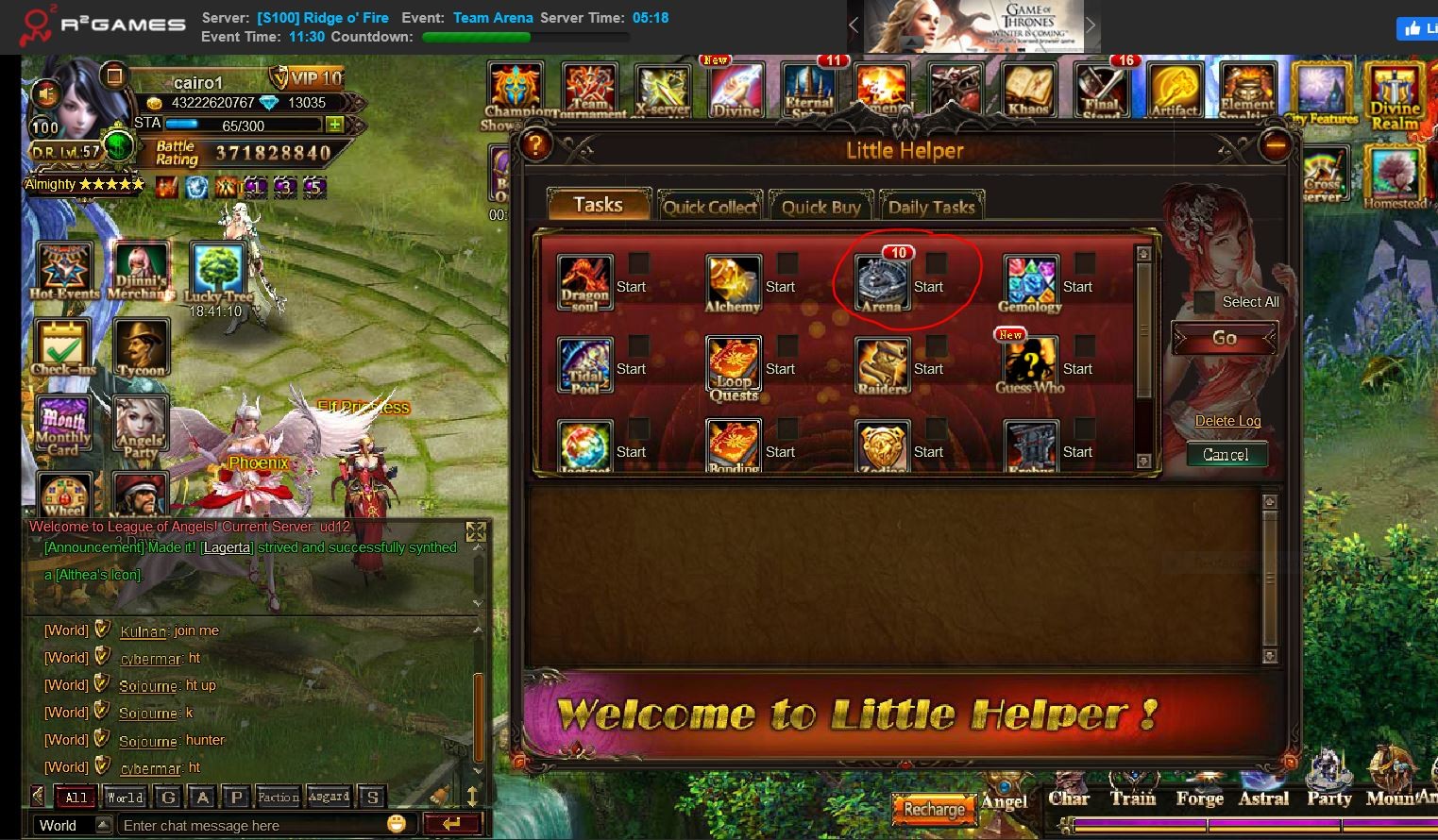Image resolution: width=1438 pixels, height=840 pixels.
Task: Add stamina with the green plus button
Action: point(334,125)
